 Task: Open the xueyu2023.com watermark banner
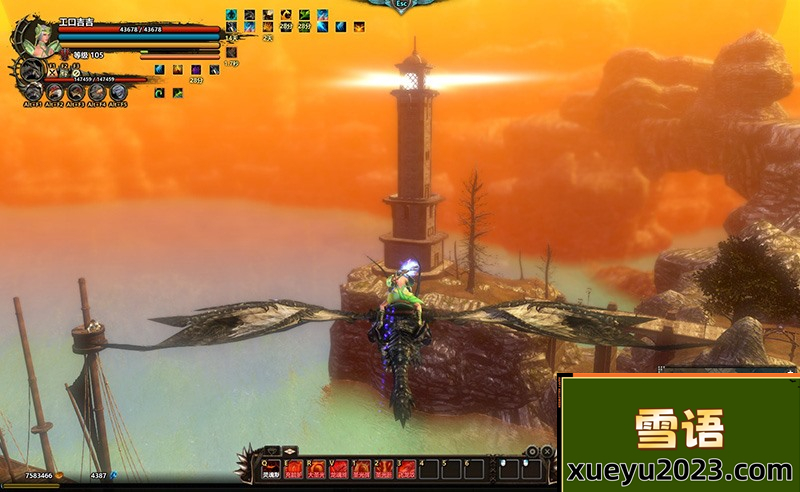(x=679, y=434)
